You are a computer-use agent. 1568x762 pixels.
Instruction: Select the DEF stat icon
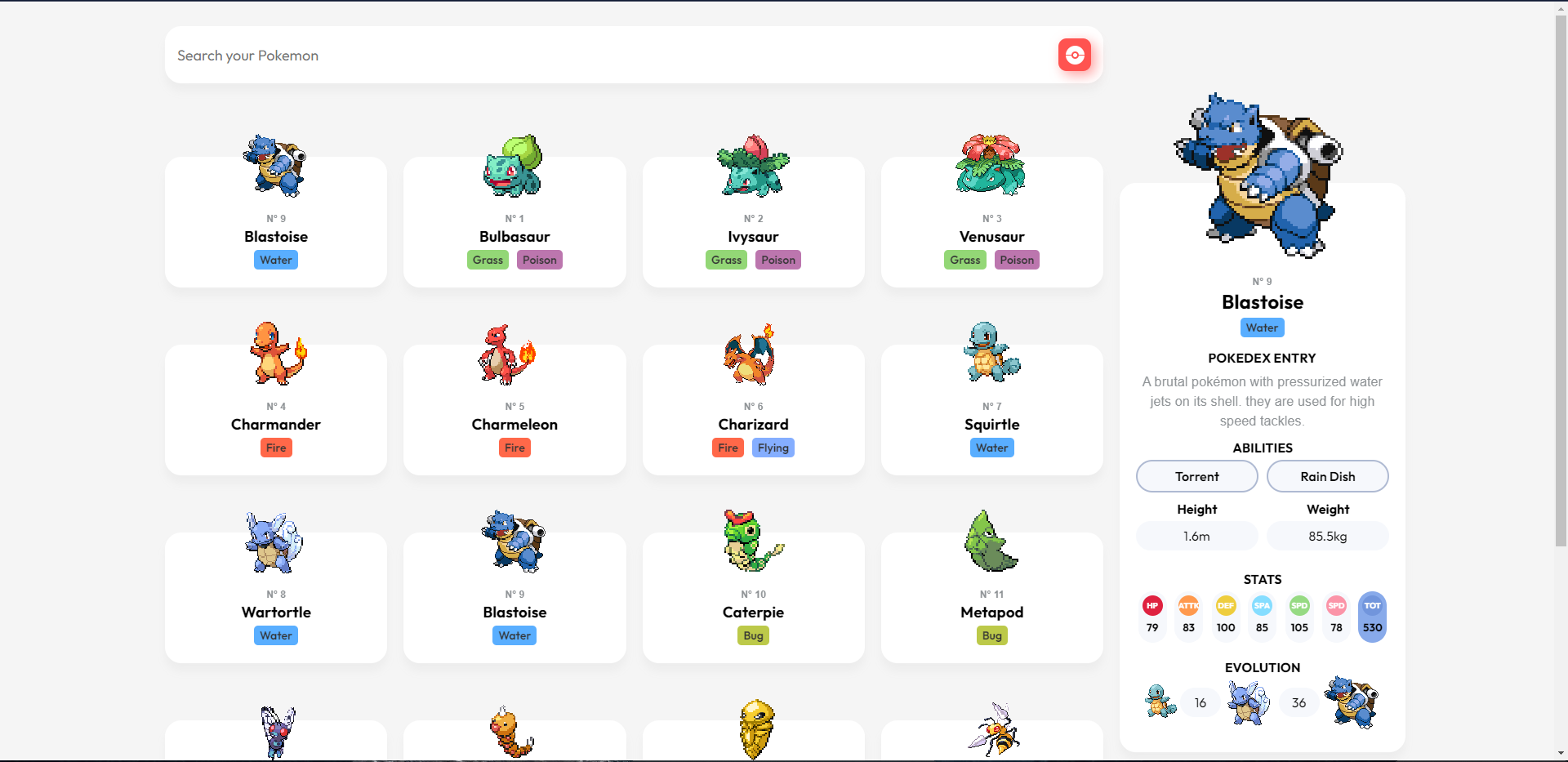point(1224,606)
